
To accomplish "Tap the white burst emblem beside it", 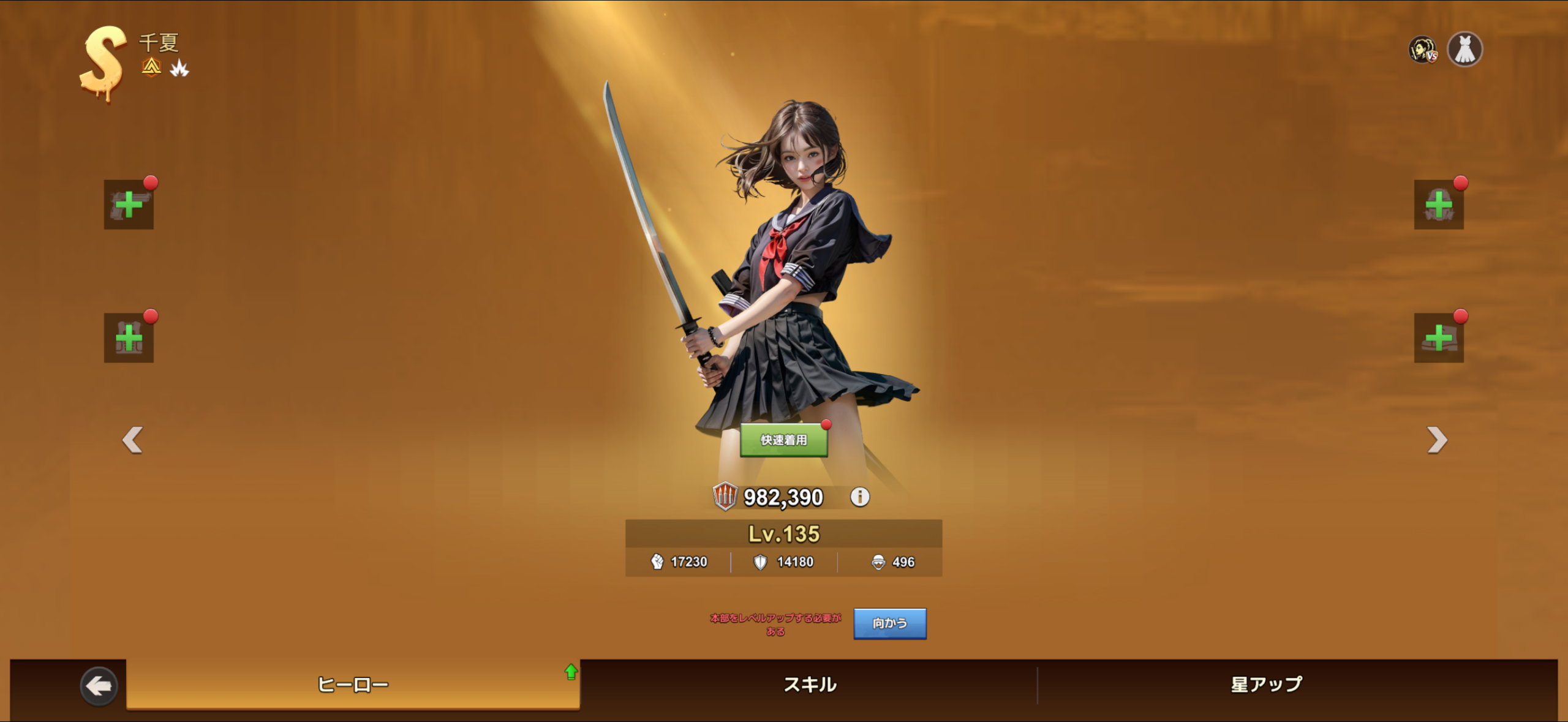I will pos(179,68).
